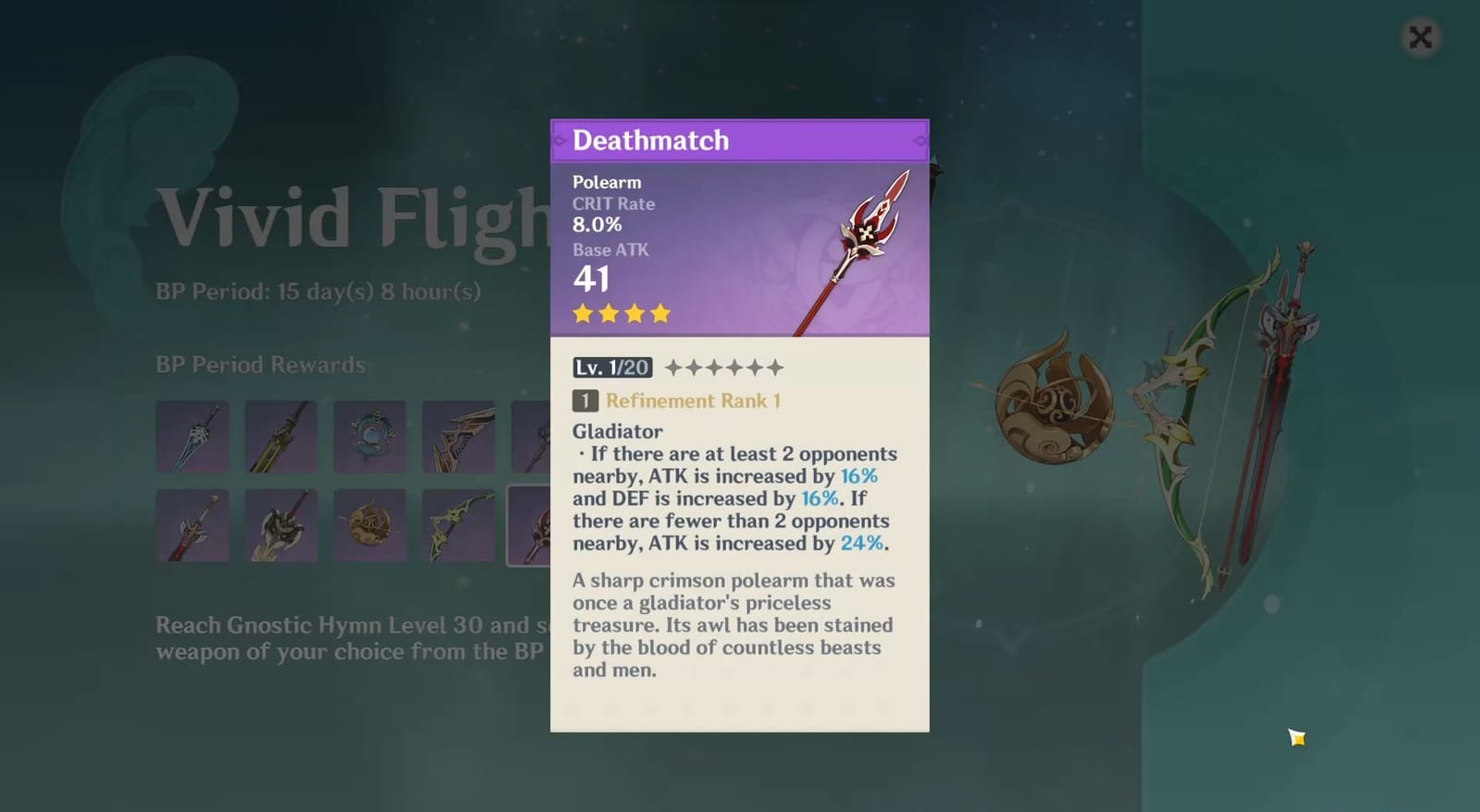Click the highlighted 16% ATK value

click(x=858, y=475)
